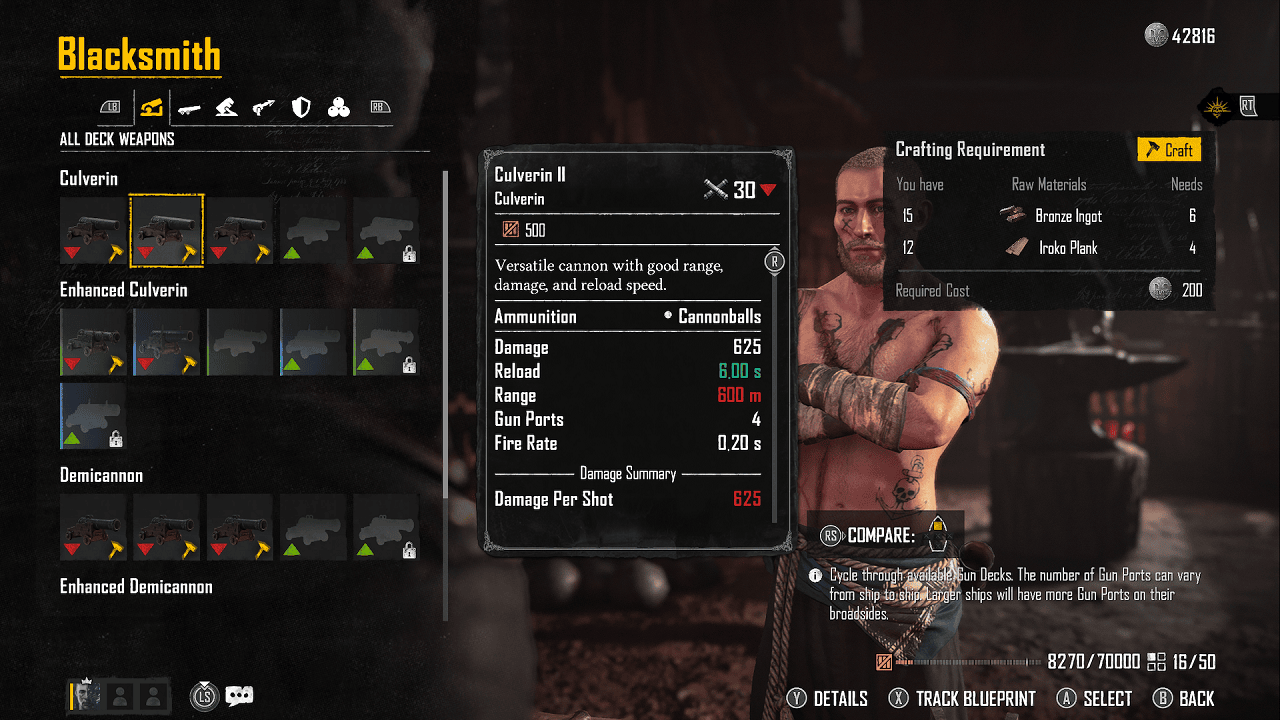Viewport: 1280px width, 720px height.
Task: Craft the Culverin II cannon
Action: [1169, 150]
